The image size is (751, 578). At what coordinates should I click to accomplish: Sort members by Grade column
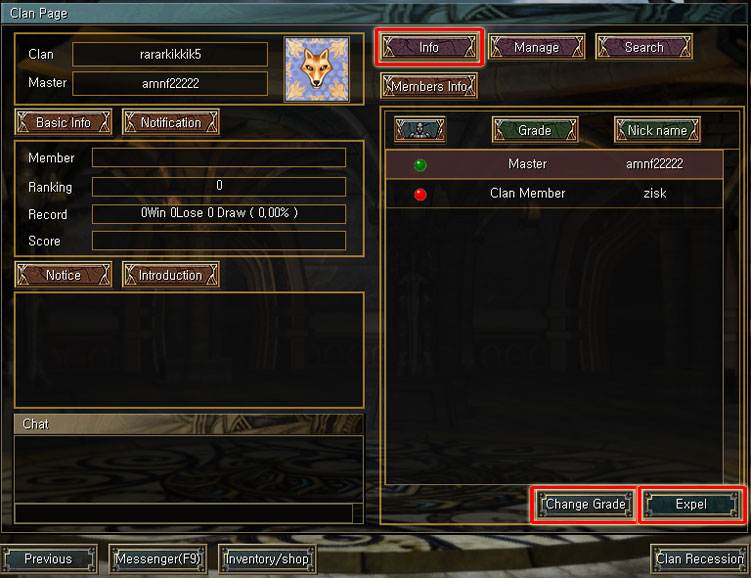(x=534, y=130)
